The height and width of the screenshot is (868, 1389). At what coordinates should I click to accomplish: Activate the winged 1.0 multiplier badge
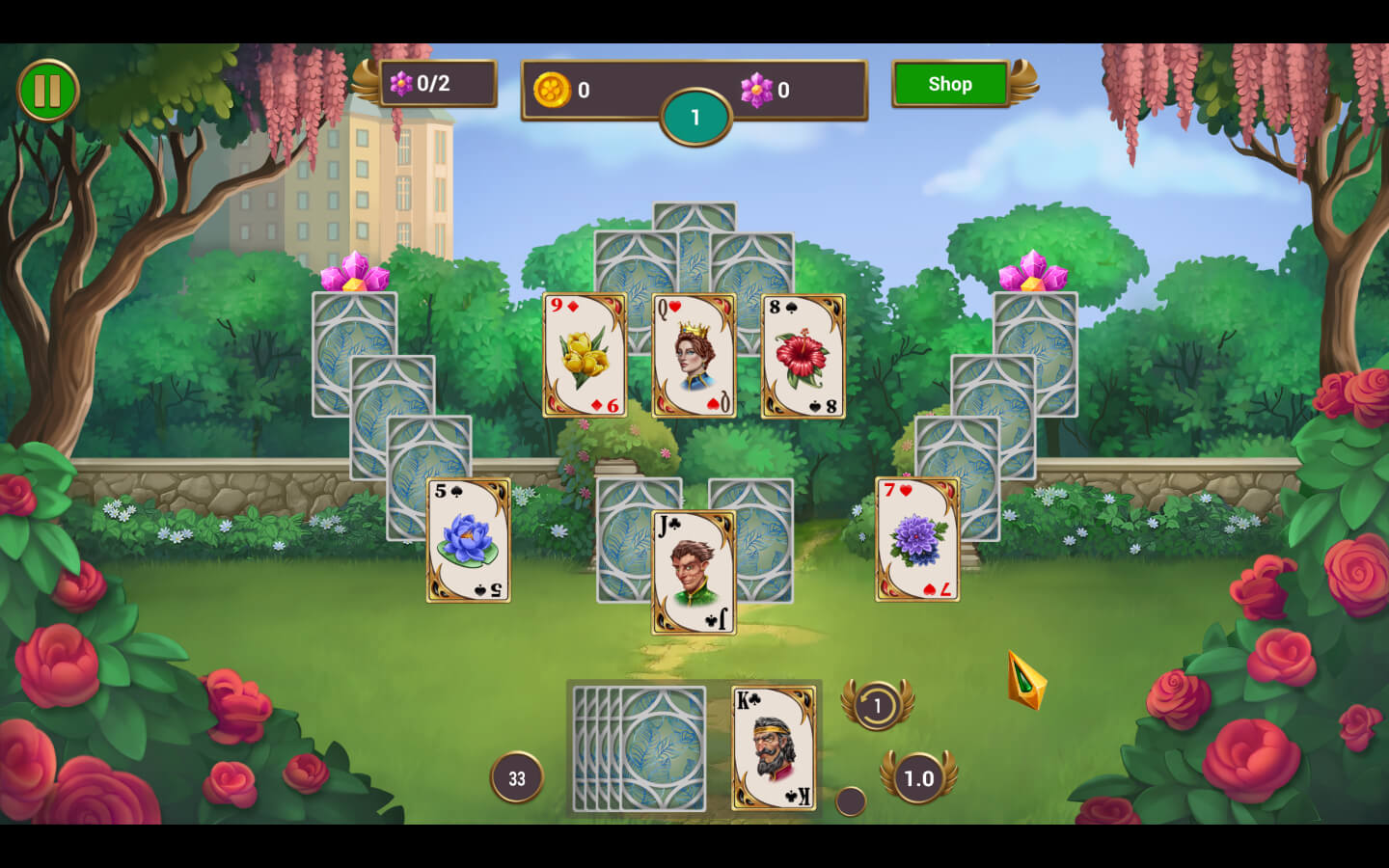(918, 777)
